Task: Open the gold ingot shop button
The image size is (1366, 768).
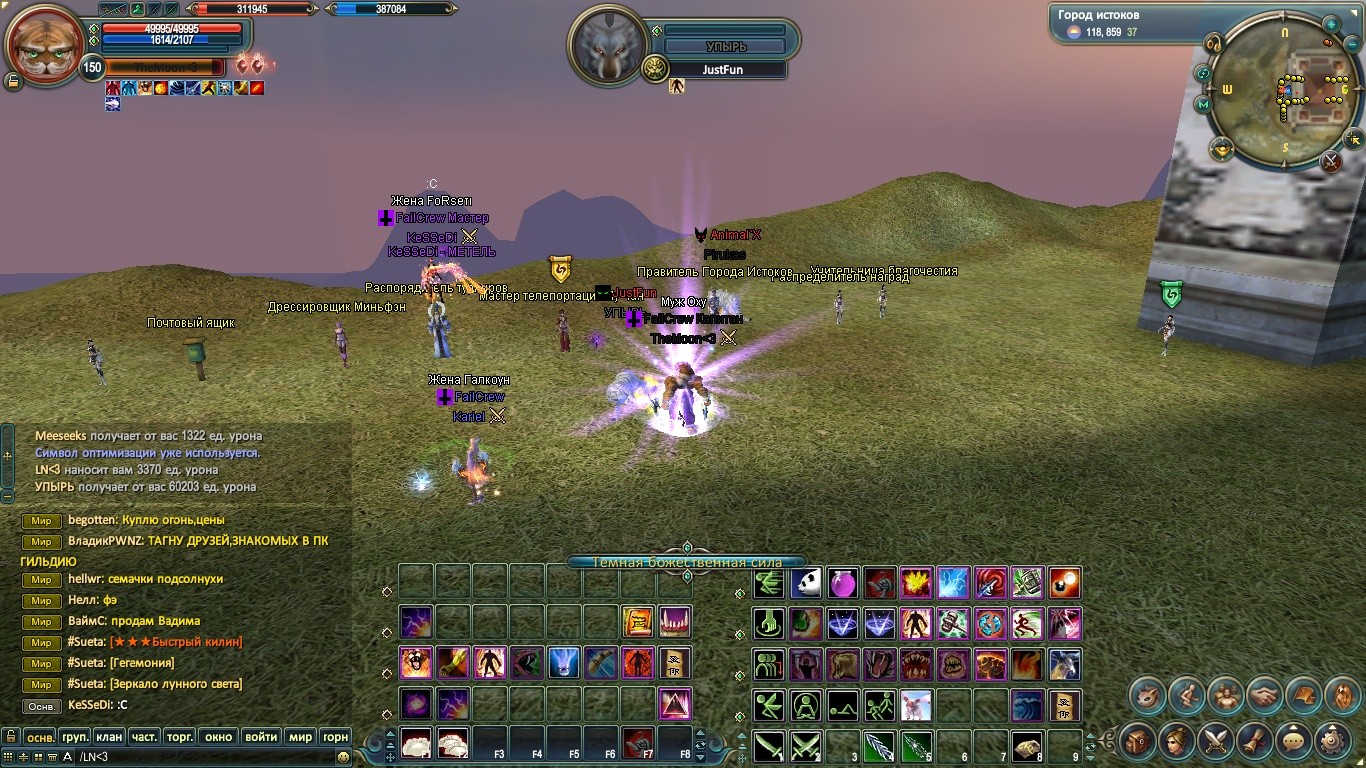Action: [1221, 149]
